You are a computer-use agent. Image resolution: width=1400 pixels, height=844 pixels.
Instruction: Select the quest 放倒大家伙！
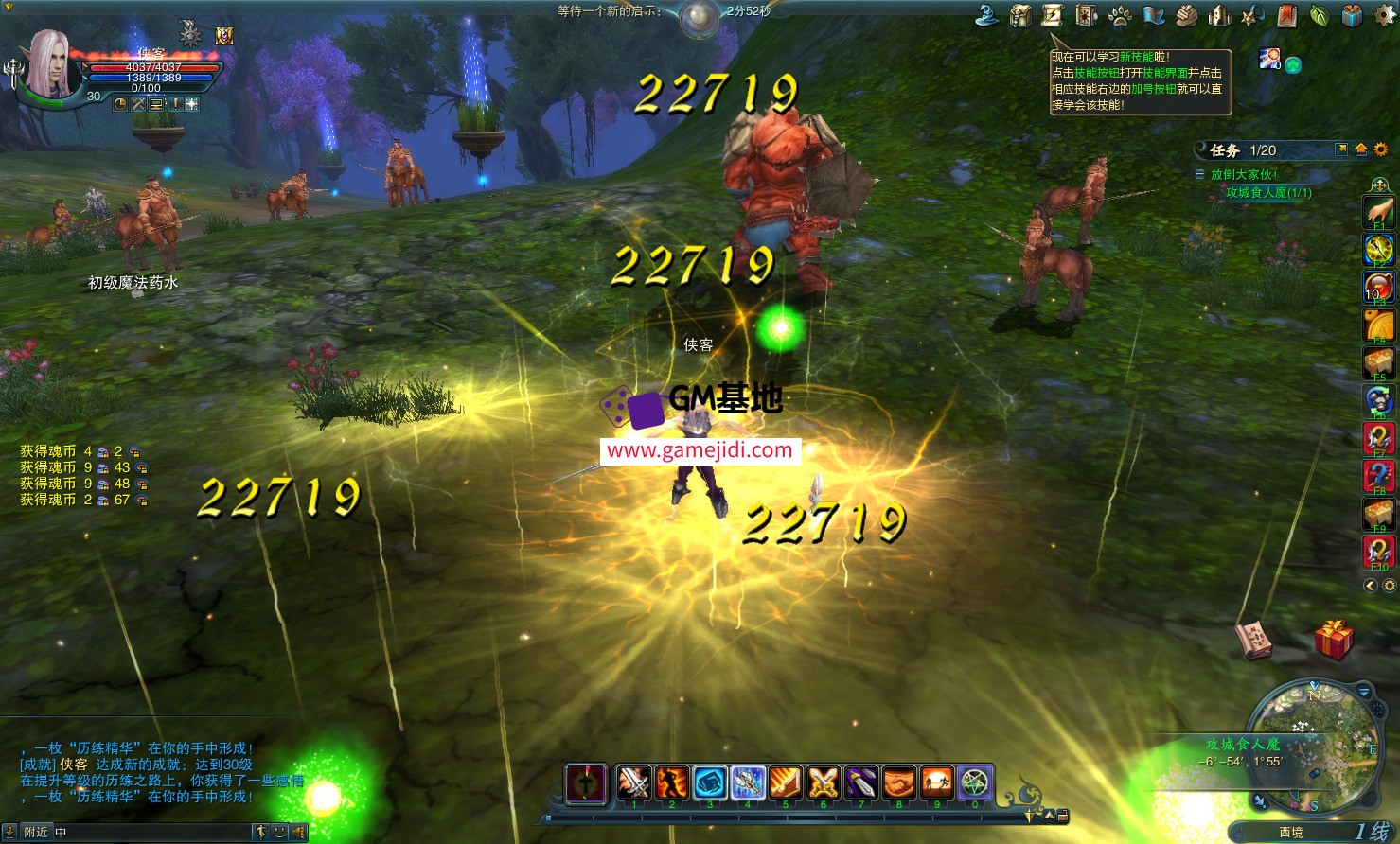point(1244,174)
